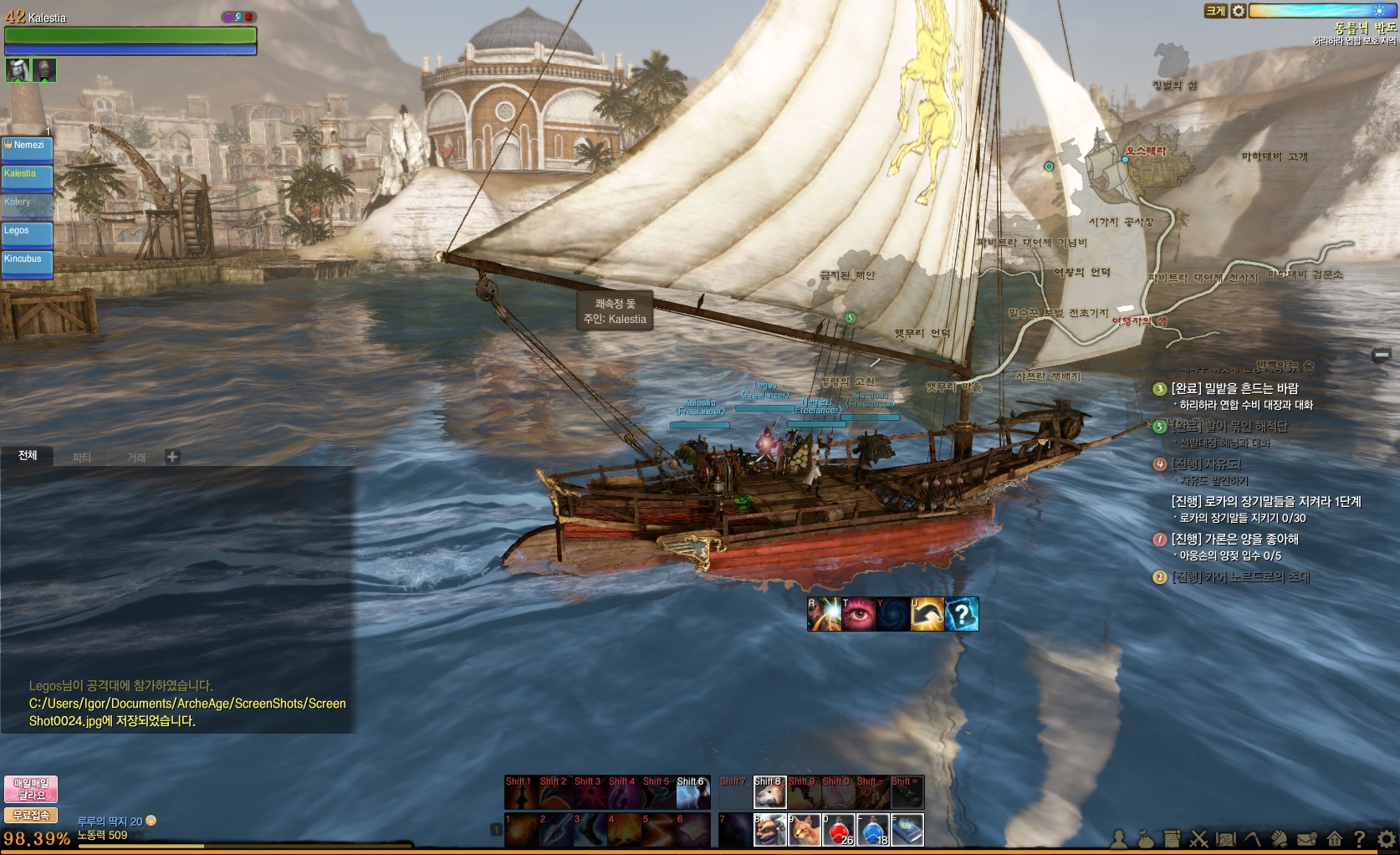Add a new chat tab with plus button
This screenshot has width=1400, height=855.
[x=172, y=457]
